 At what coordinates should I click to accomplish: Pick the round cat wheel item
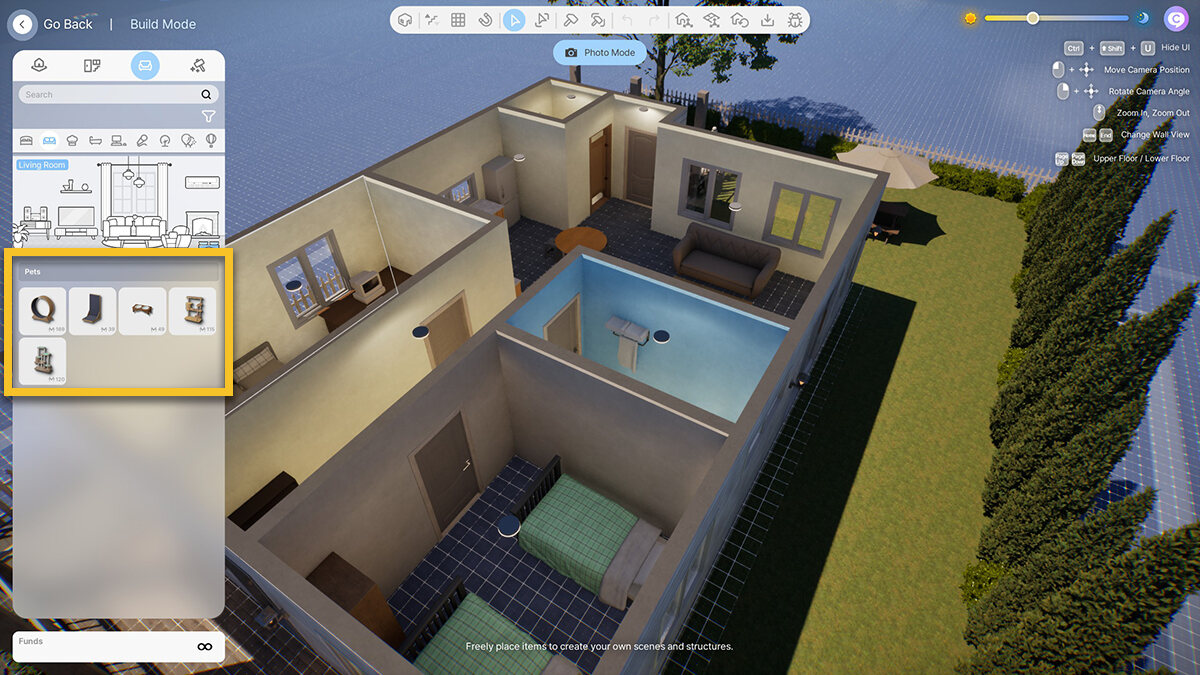[42, 309]
